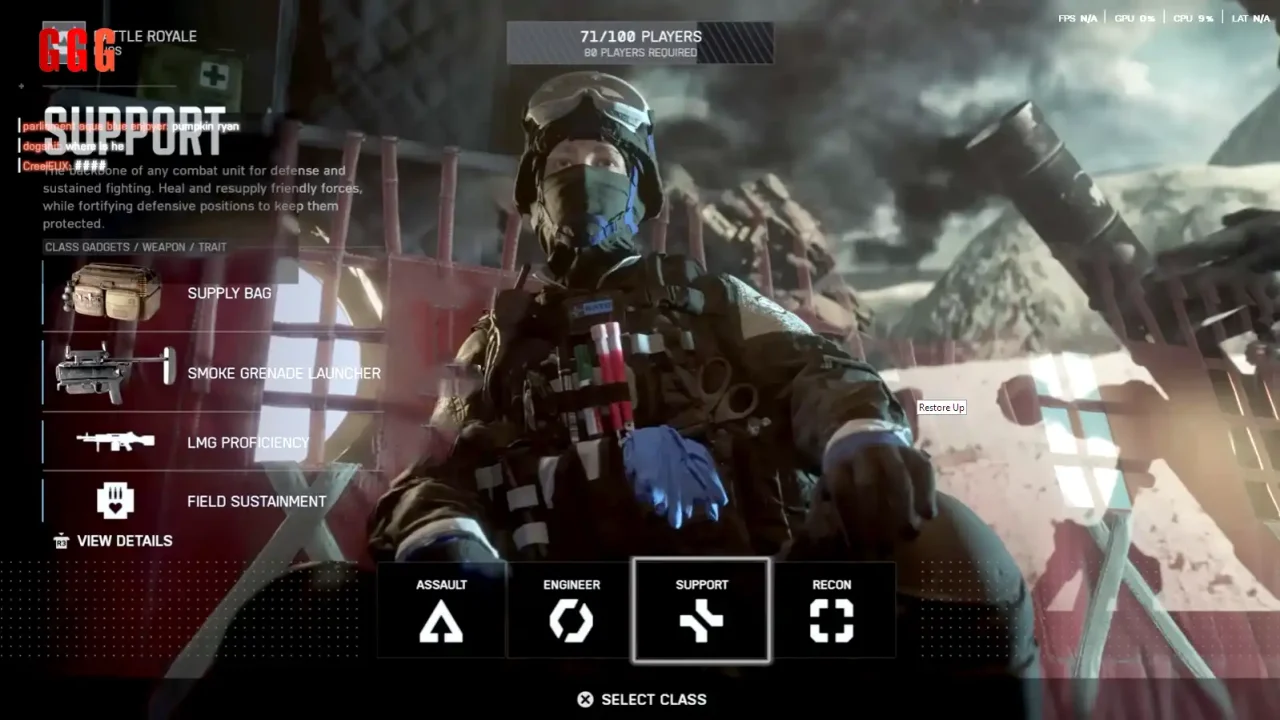
Task: Click the Field Sustainment trait icon
Action: pos(117,500)
